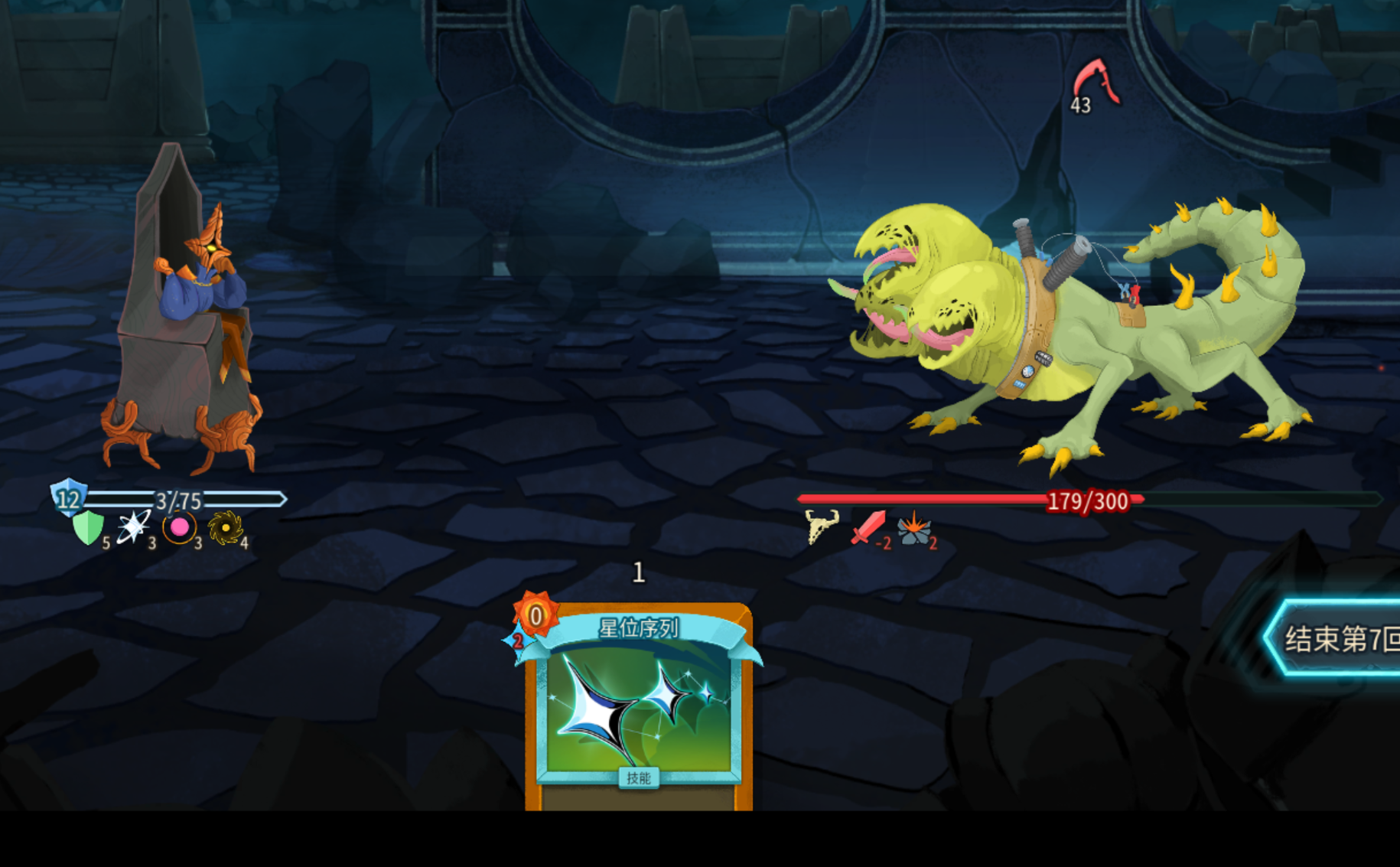Inspect the enemy's red sword debuff icon

click(868, 527)
